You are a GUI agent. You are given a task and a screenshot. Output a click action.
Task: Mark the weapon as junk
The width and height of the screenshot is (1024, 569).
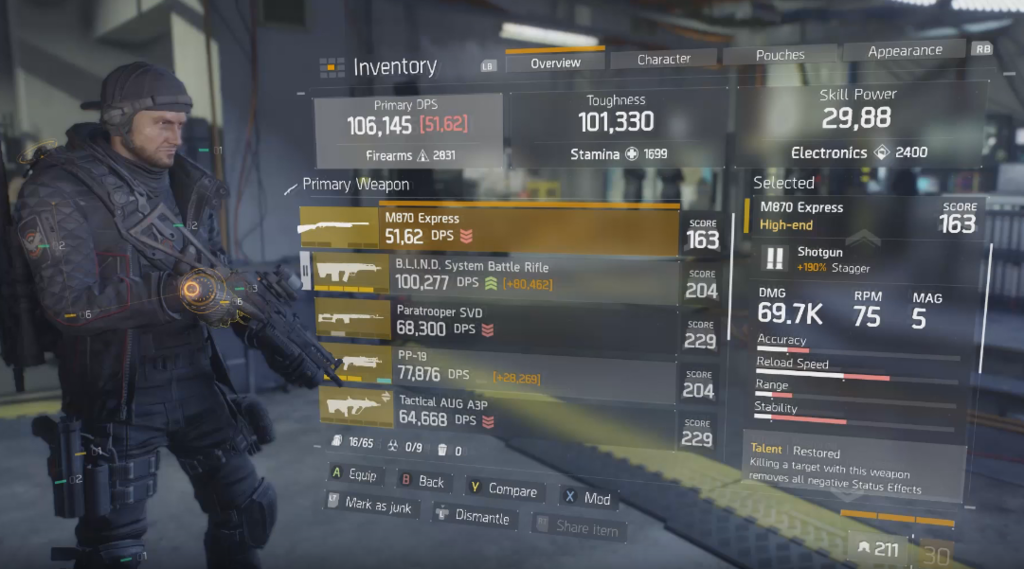(369, 505)
